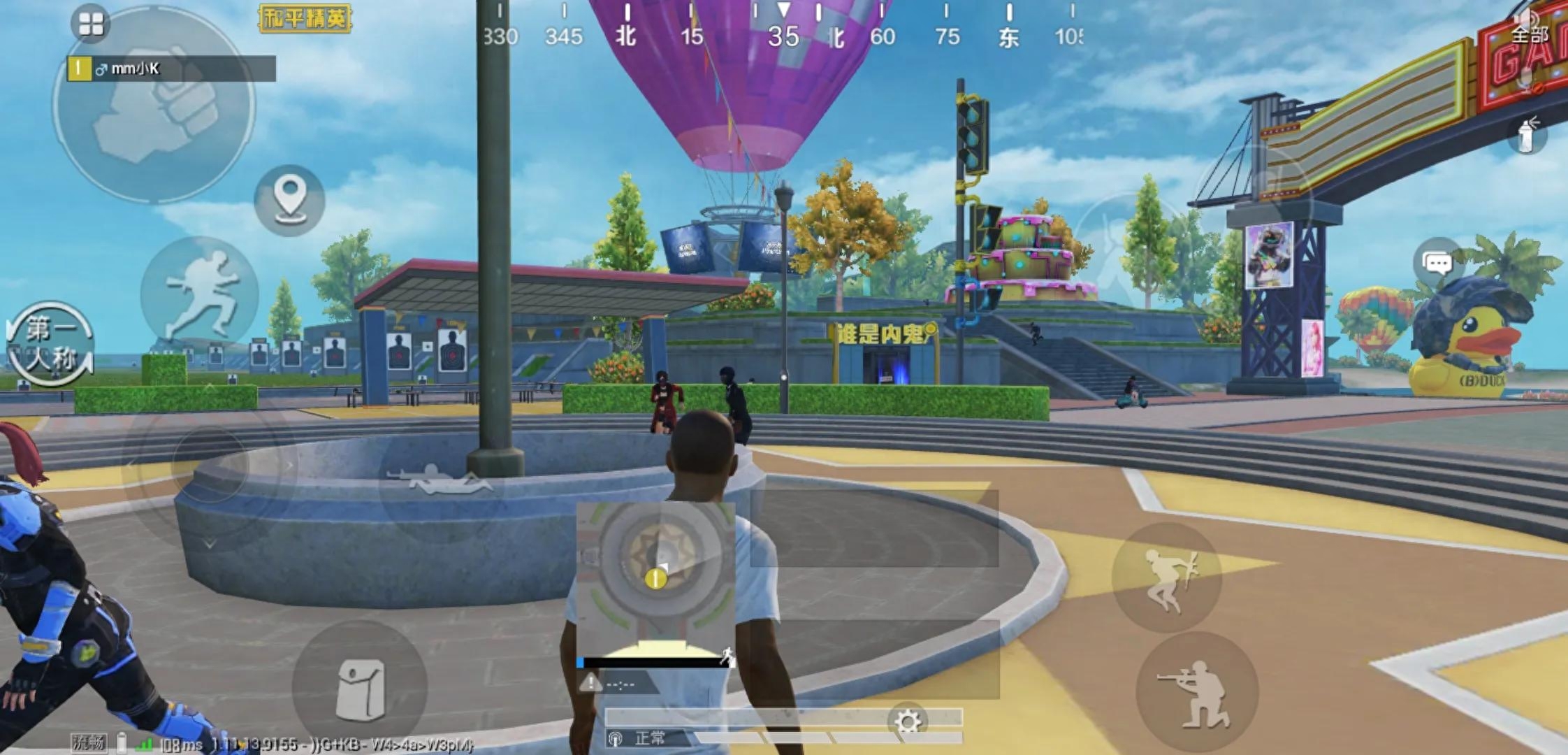Viewport: 1568px width, 755px height.
Task: Open the four-square grid menu icon
Action: tap(91, 23)
